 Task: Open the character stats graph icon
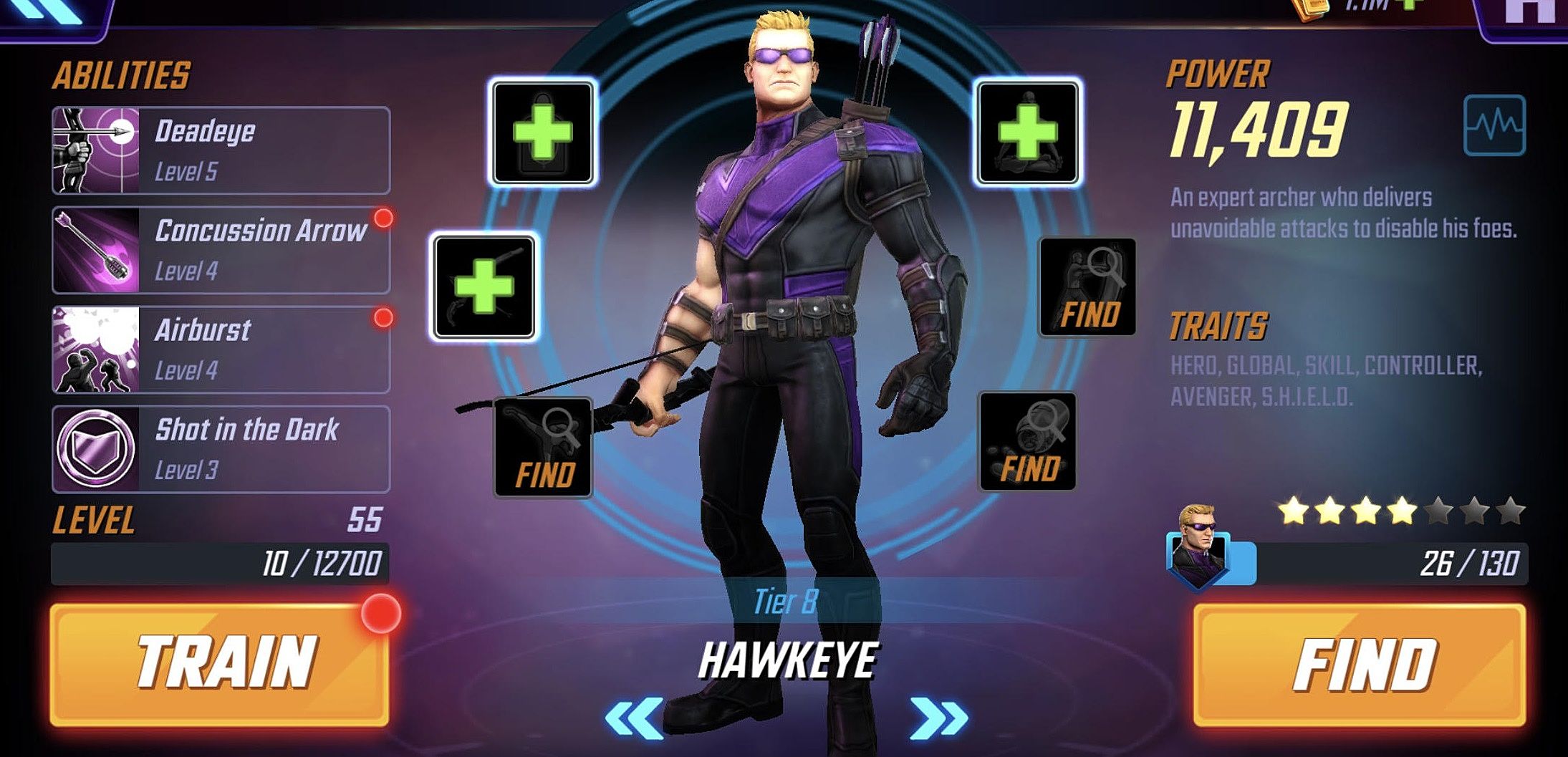click(x=1494, y=125)
